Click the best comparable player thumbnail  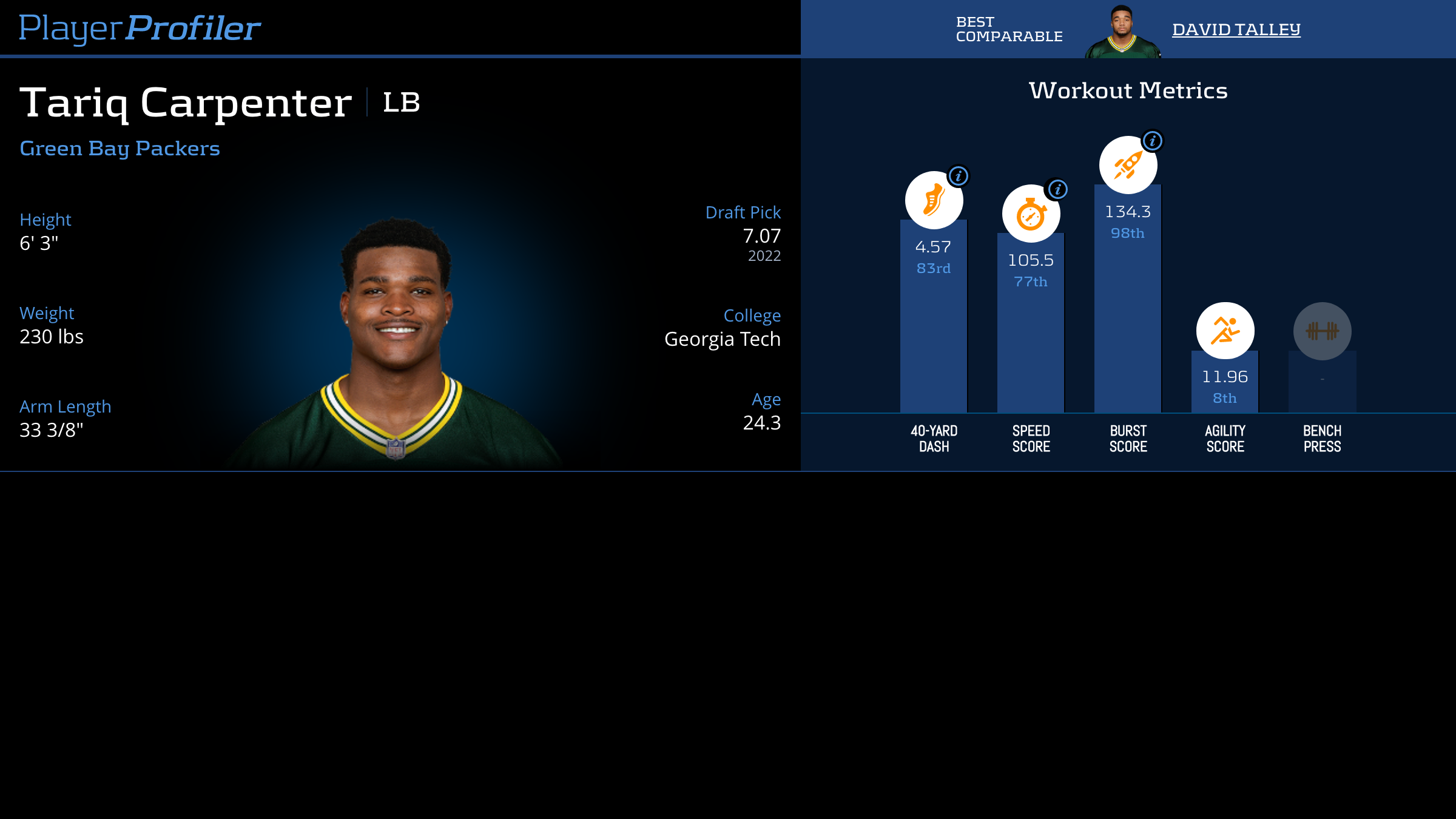click(1122, 32)
